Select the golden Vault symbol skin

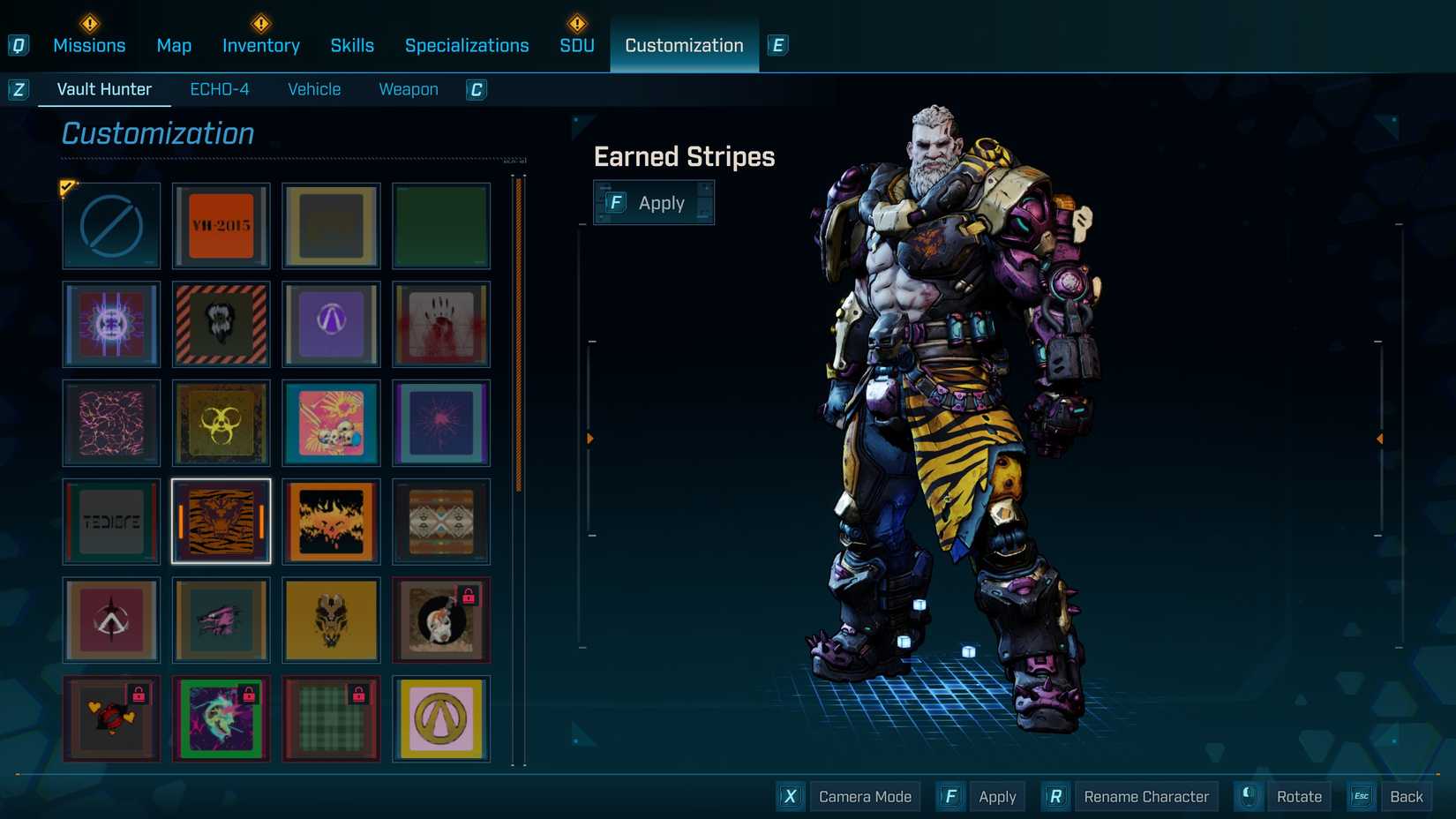pyautogui.click(x=441, y=718)
